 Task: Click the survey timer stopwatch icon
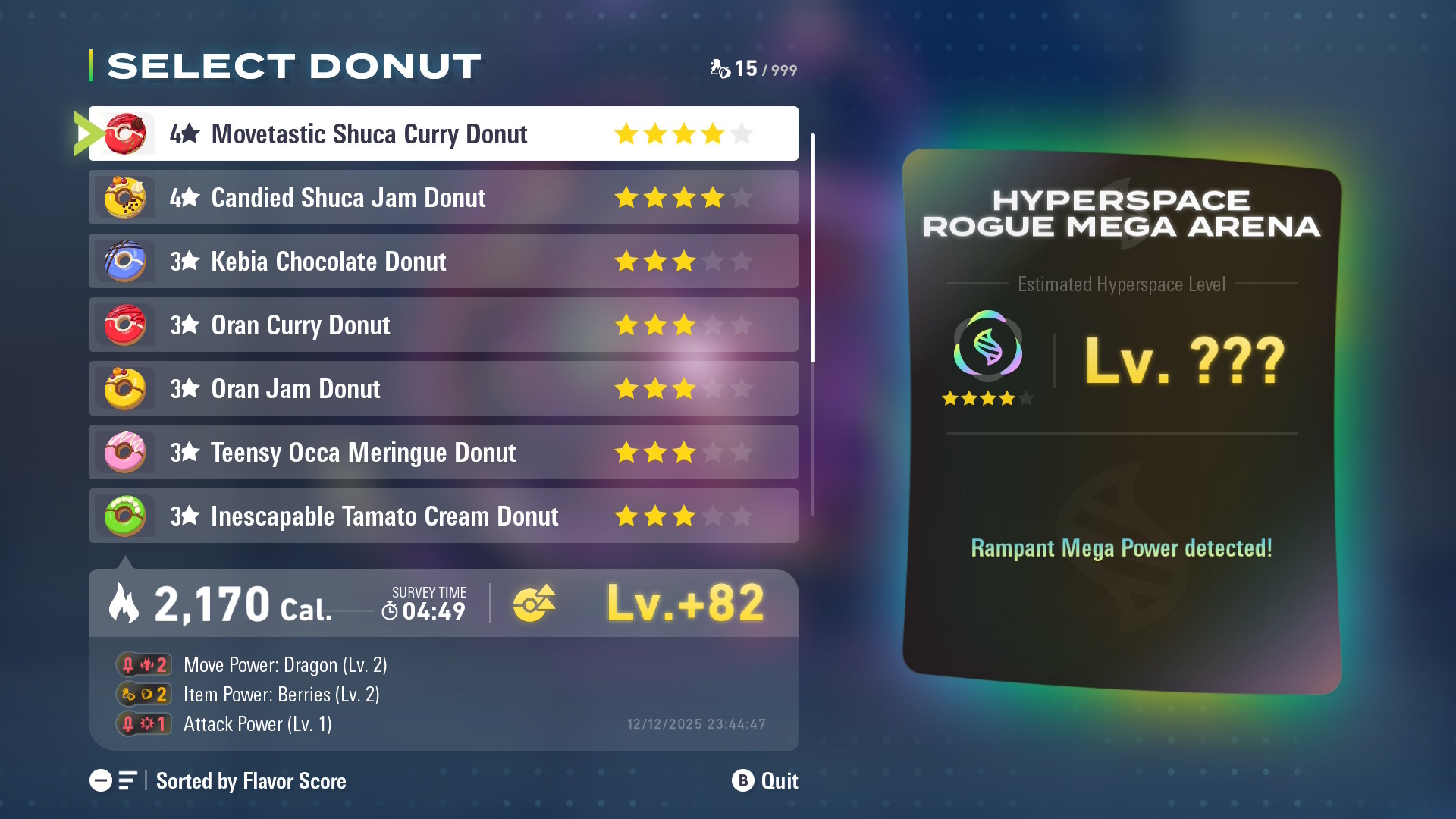tap(389, 610)
